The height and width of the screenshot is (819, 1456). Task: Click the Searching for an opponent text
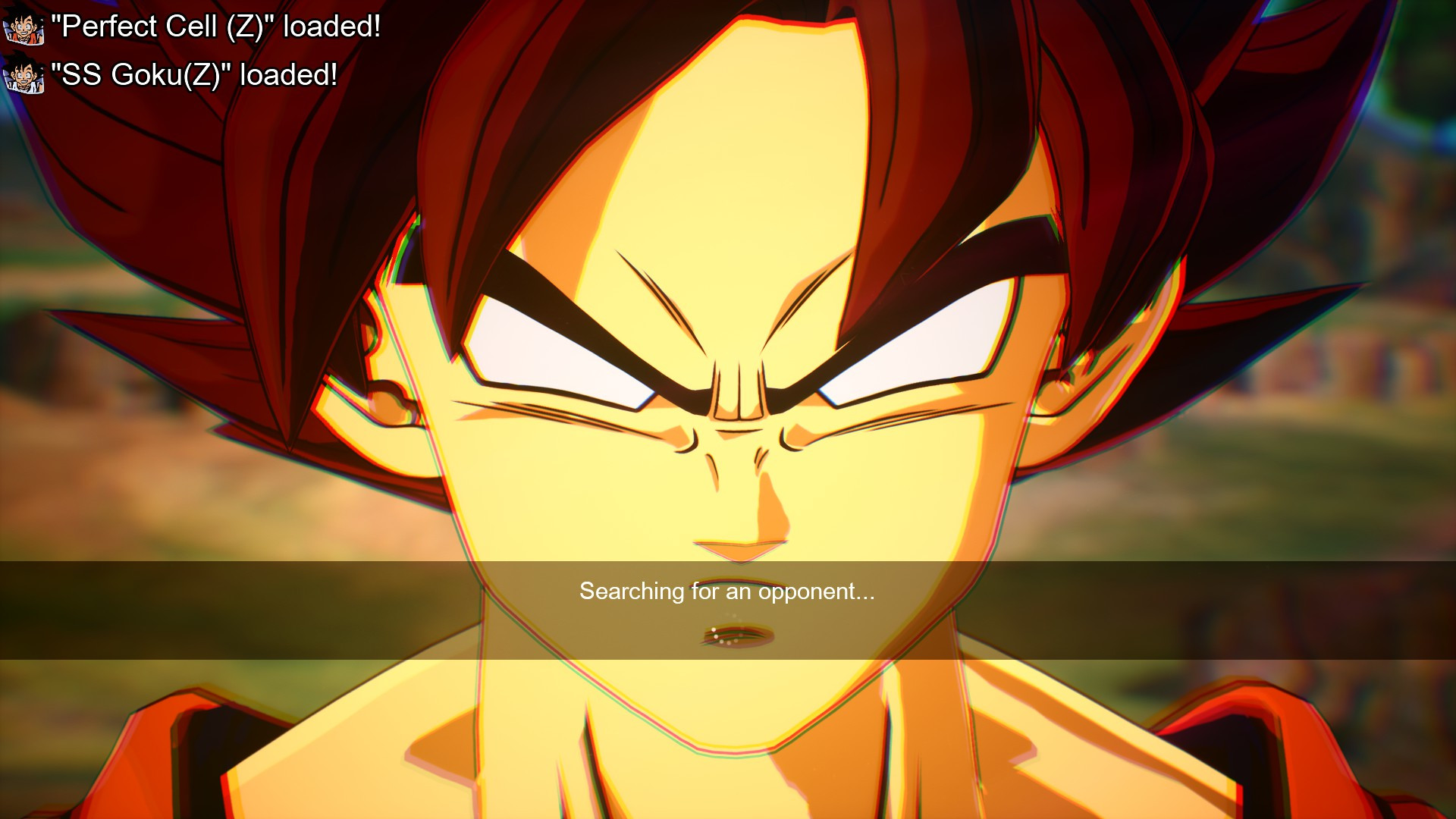tap(727, 593)
